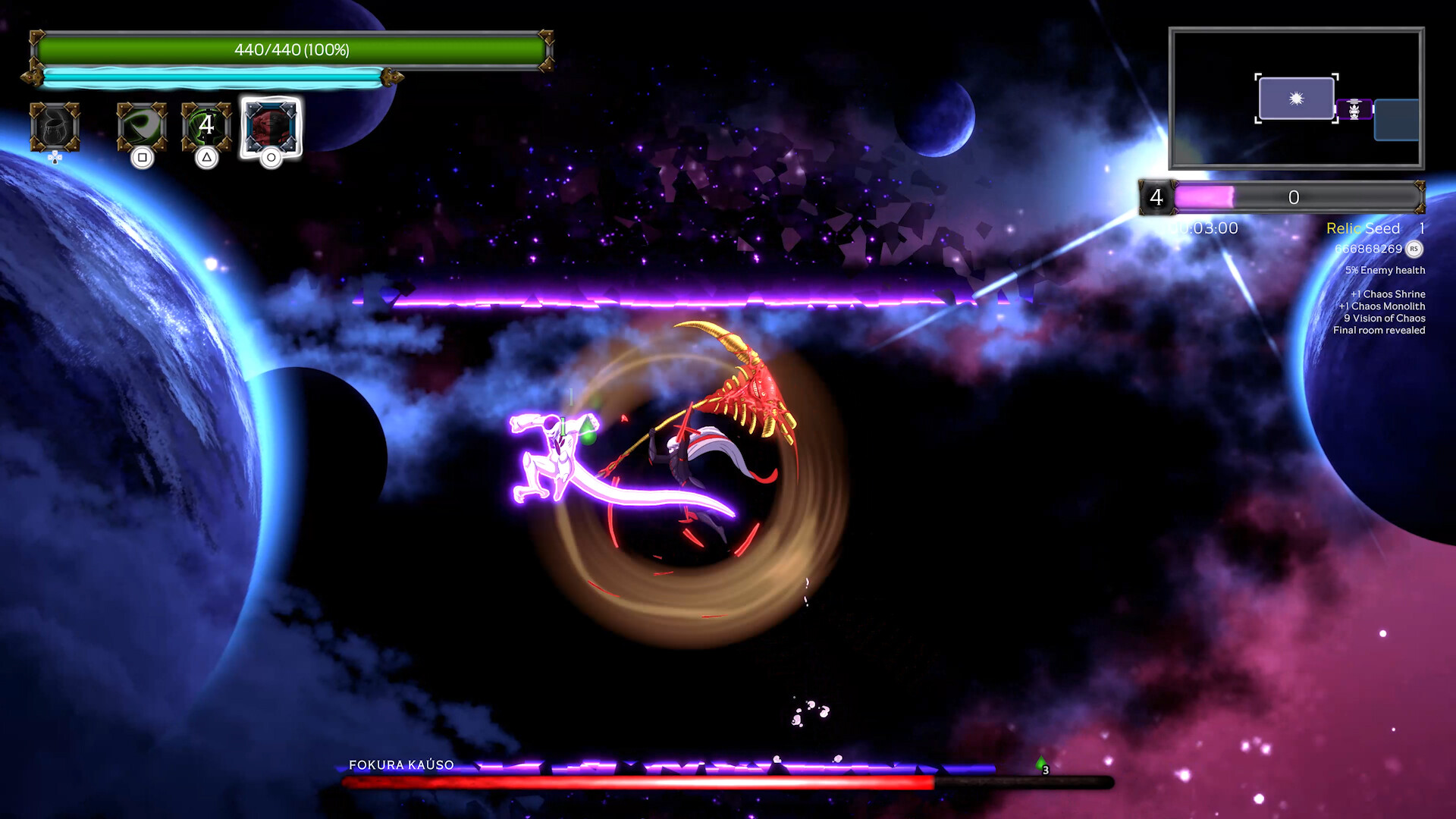Use the green swirl ability showing 4

tap(206, 126)
